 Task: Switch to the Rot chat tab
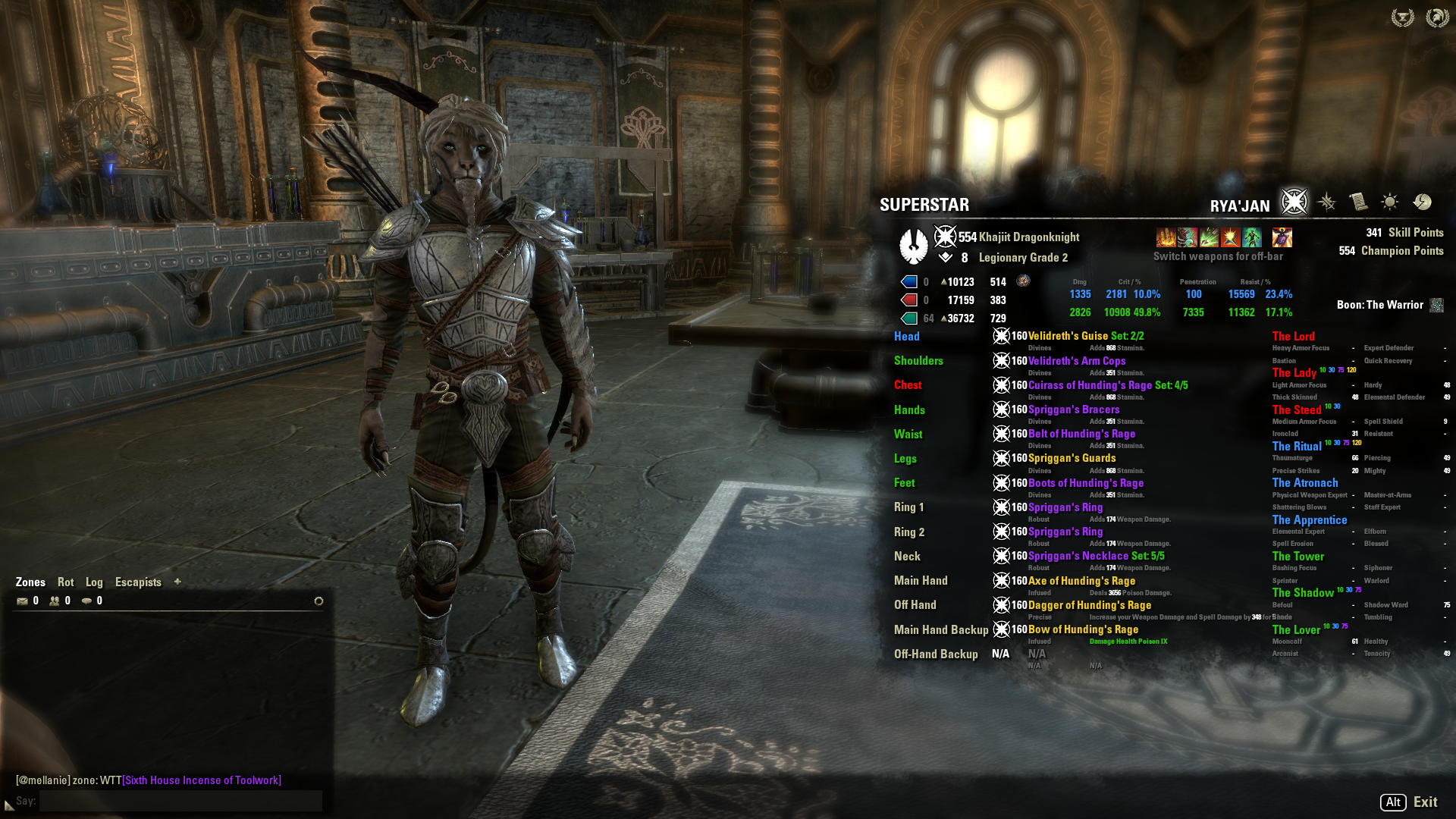tap(66, 582)
